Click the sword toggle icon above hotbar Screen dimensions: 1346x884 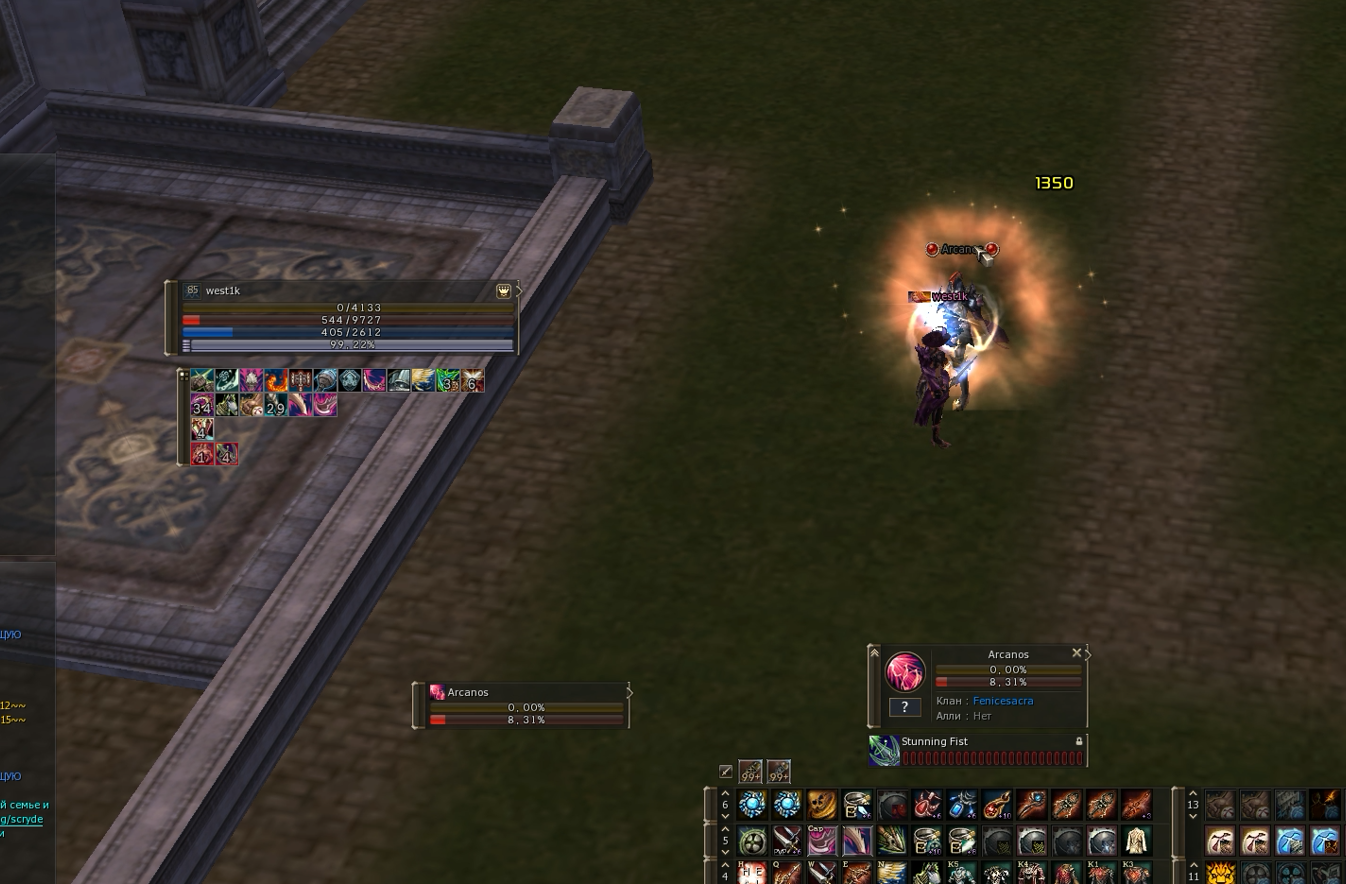726,771
